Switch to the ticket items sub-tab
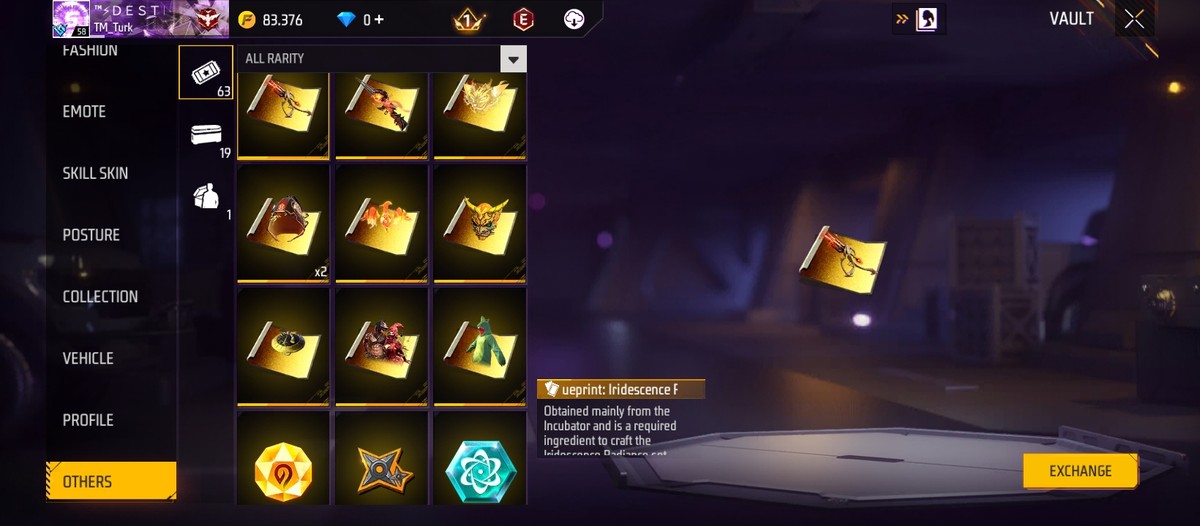The height and width of the screenshot is (526, 1200). click(x=205, y=72)
